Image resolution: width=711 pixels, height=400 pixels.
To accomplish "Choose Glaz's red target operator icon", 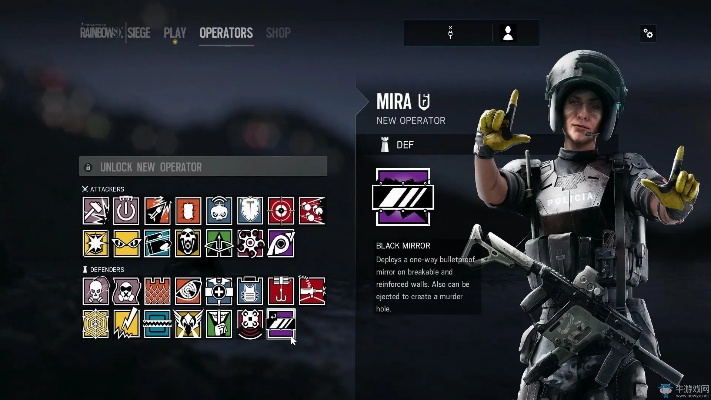I will (281, 210).
